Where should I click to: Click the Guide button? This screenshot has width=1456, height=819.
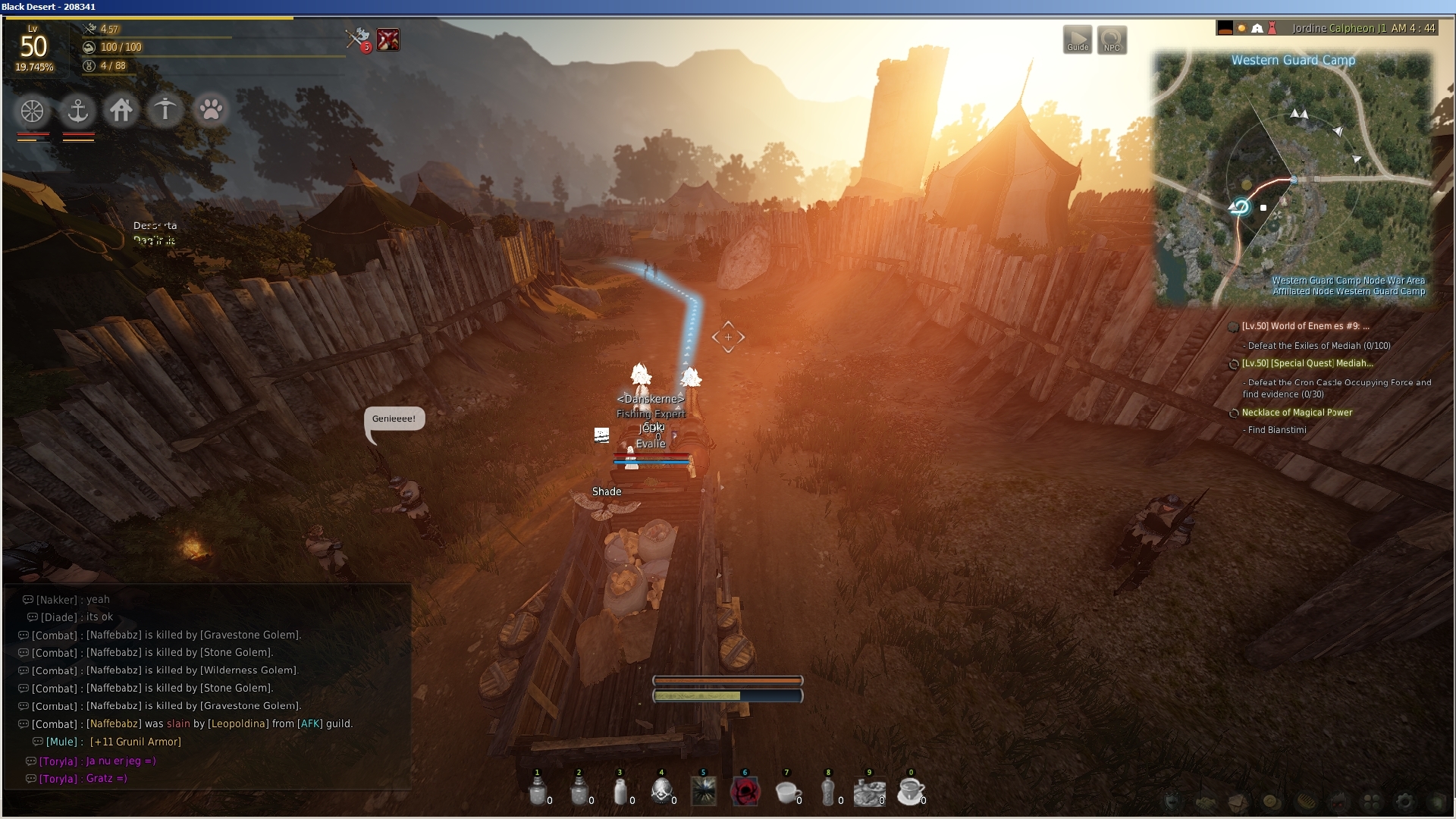[1078, 39]
